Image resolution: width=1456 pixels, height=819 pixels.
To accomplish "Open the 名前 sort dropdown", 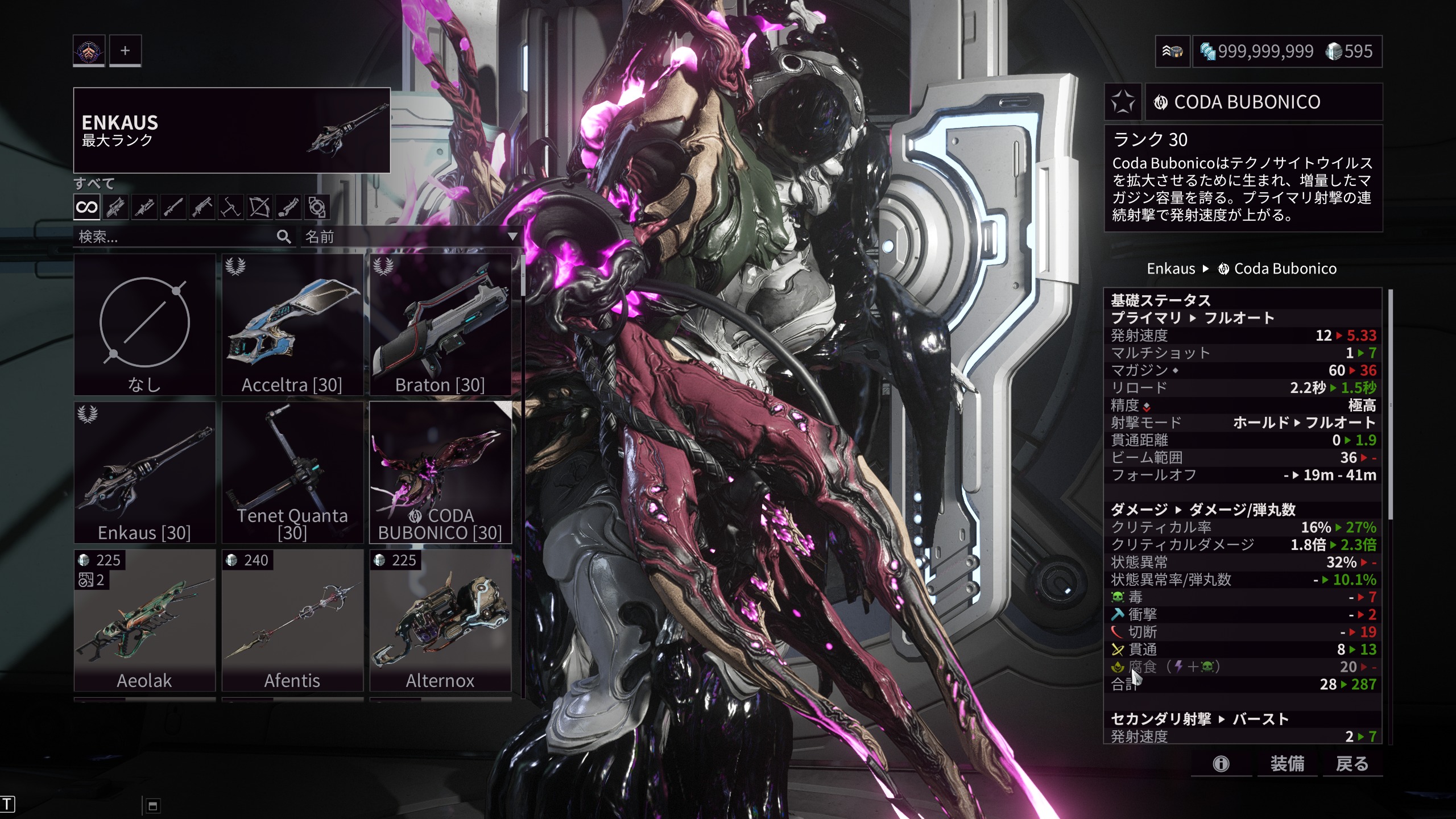I will tap(411, 237).
